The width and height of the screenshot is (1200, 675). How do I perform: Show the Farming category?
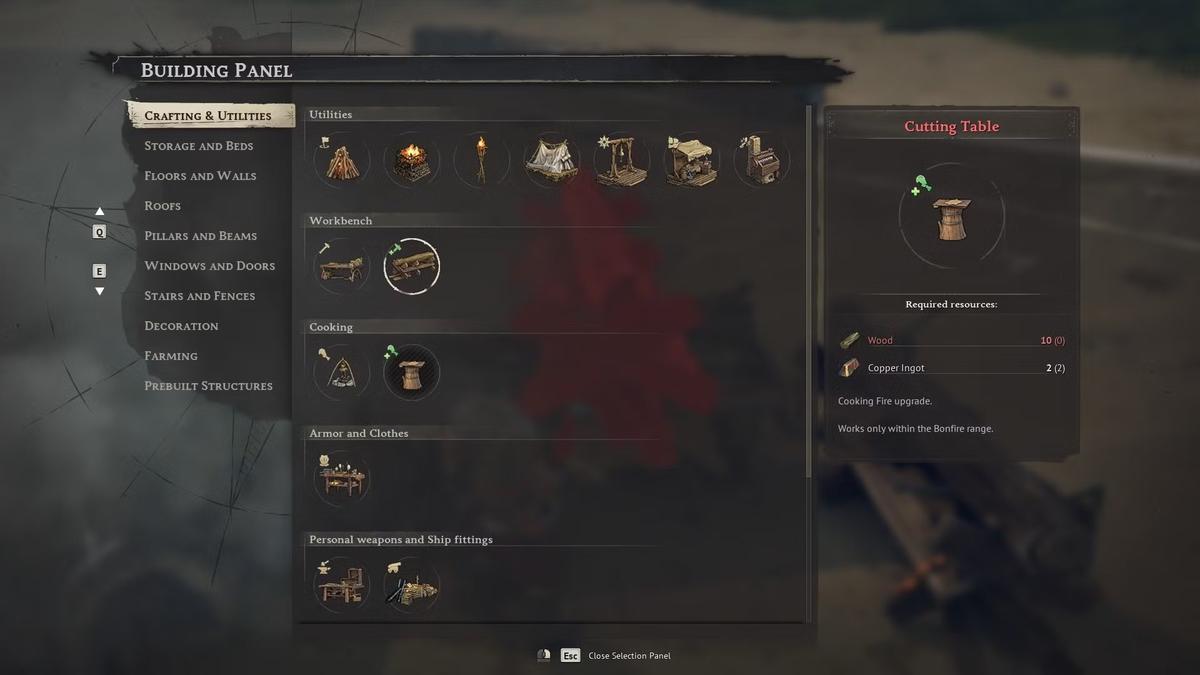[171, 356]
